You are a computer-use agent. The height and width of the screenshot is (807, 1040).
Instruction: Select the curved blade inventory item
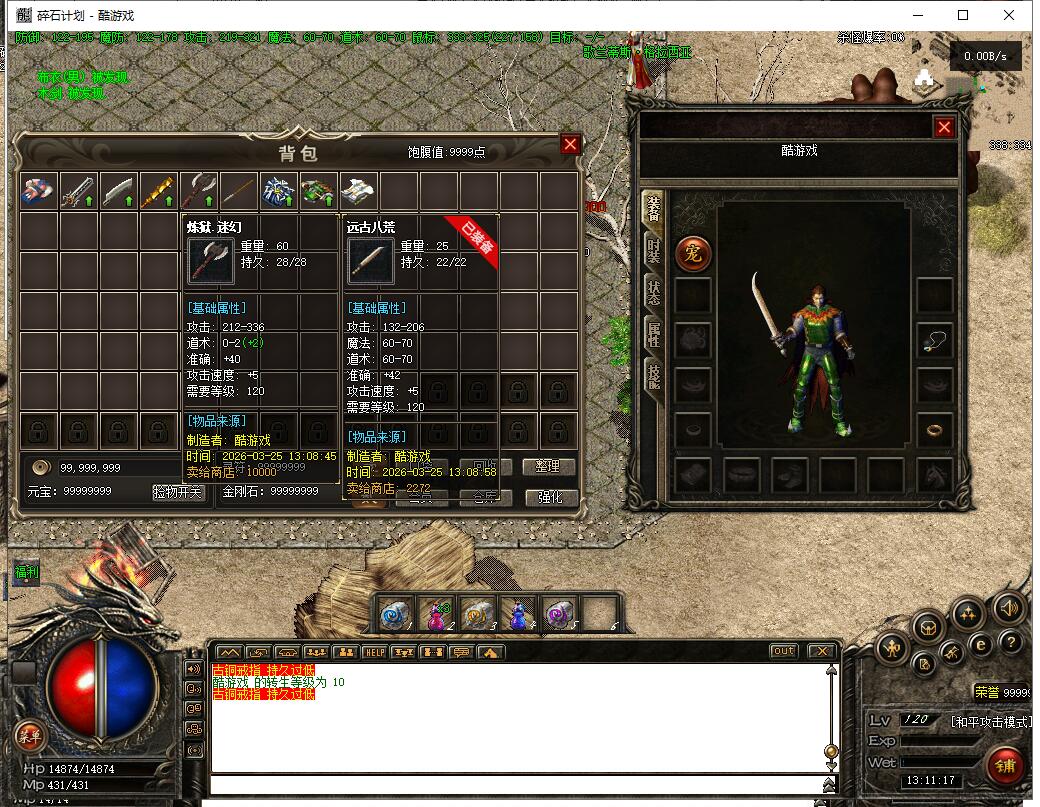coord(119,191)
